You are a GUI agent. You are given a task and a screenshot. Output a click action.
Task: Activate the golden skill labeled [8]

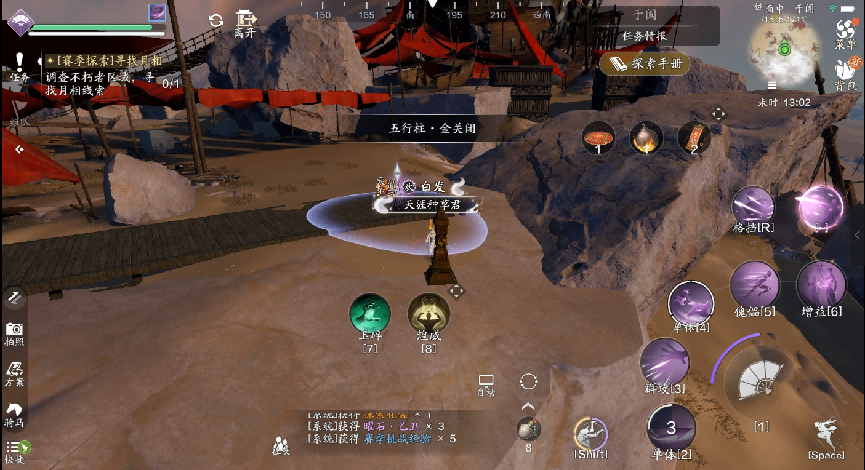click(x=428, y=314)
